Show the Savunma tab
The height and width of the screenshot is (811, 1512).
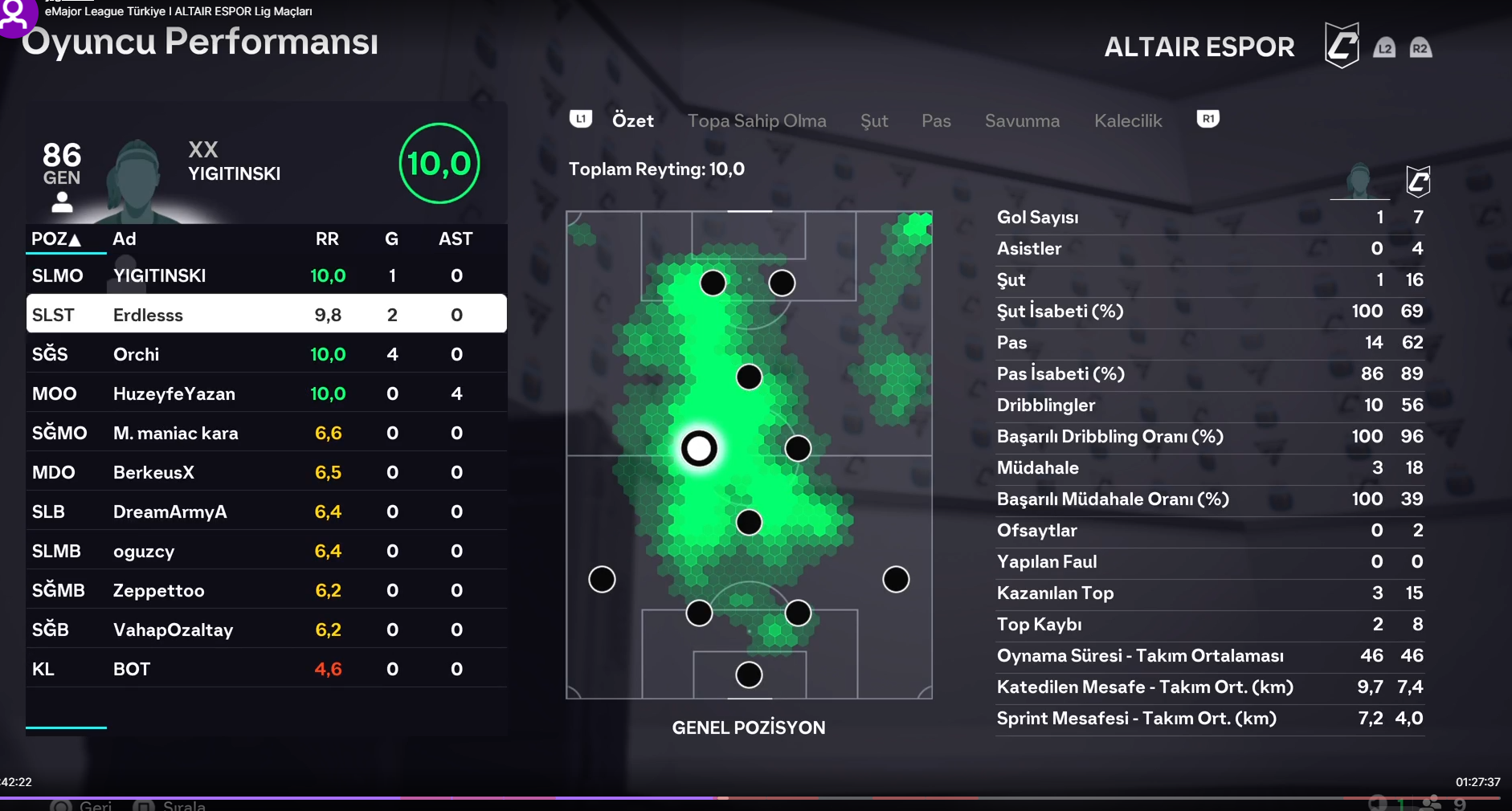[x=1022, y=121]
